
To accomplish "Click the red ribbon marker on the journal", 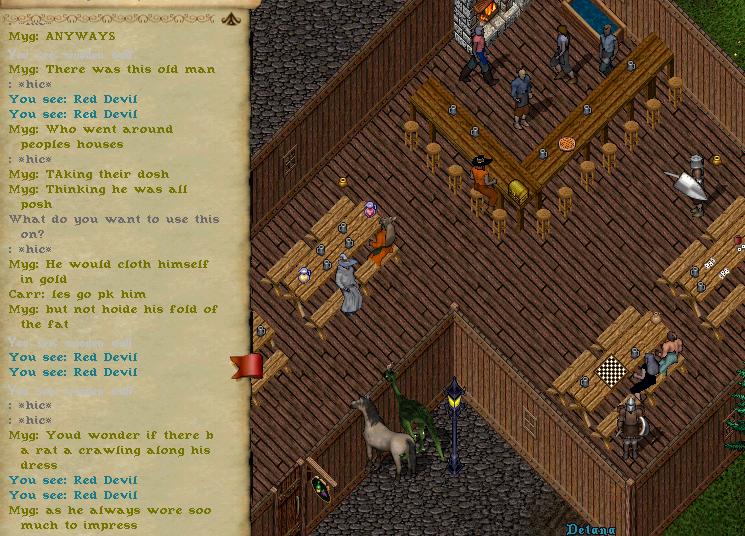I will [x=246, y=366].
